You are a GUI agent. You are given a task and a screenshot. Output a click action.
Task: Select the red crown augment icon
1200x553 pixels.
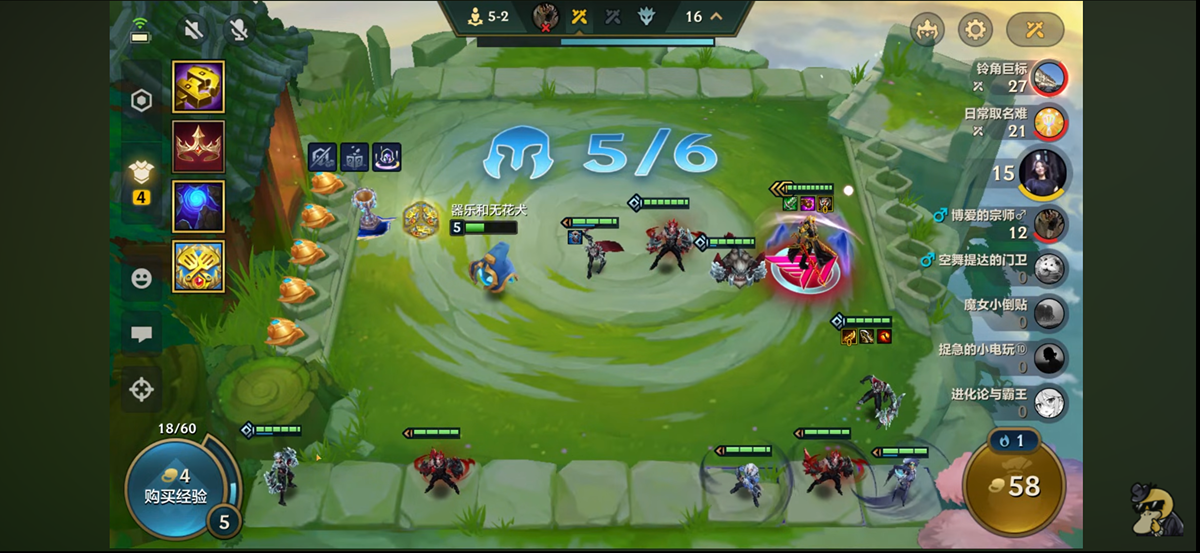[198, 147]
